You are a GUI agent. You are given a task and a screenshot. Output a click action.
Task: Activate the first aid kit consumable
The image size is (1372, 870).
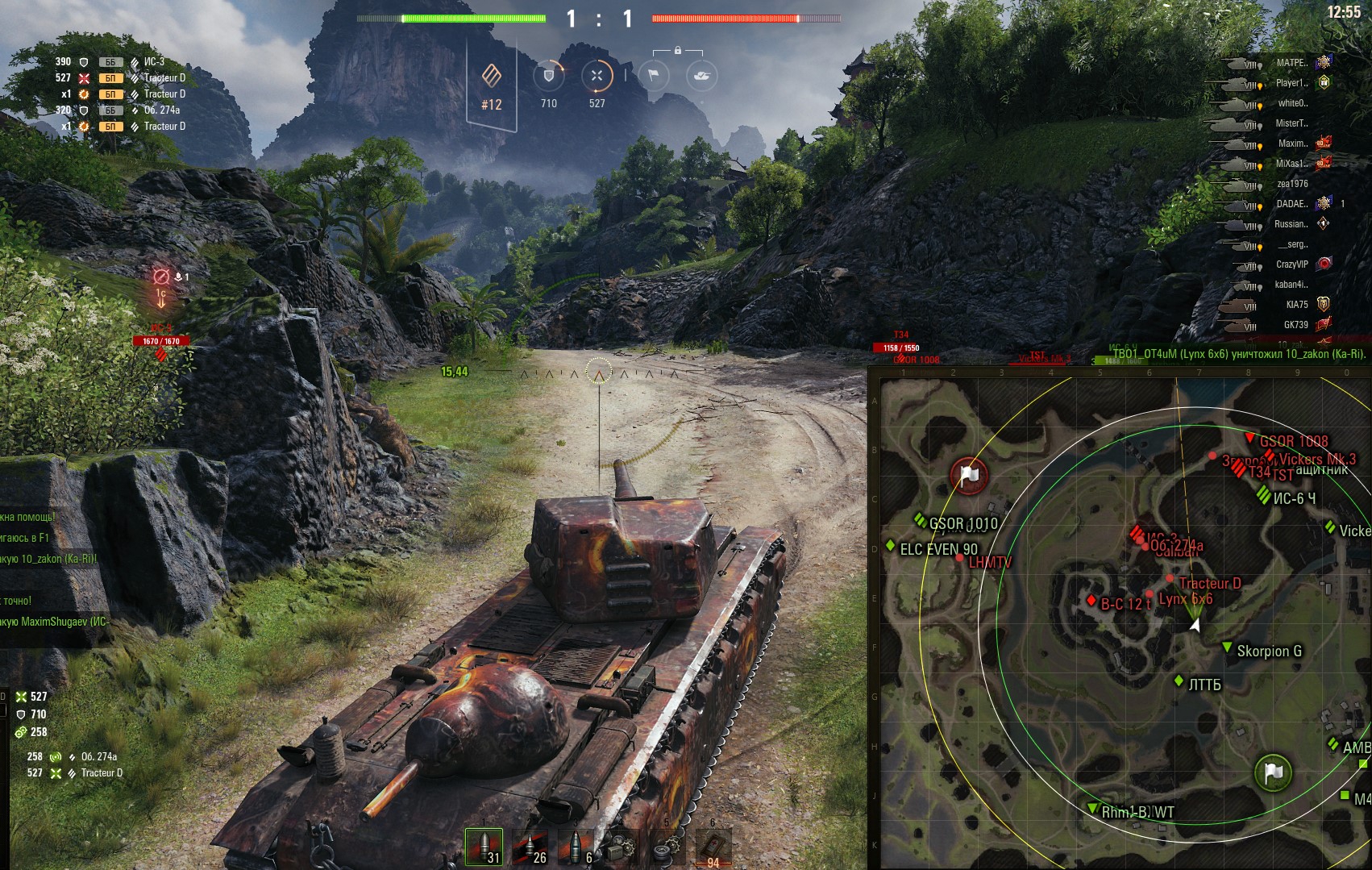pyautogui.click(x=713, y=847)
